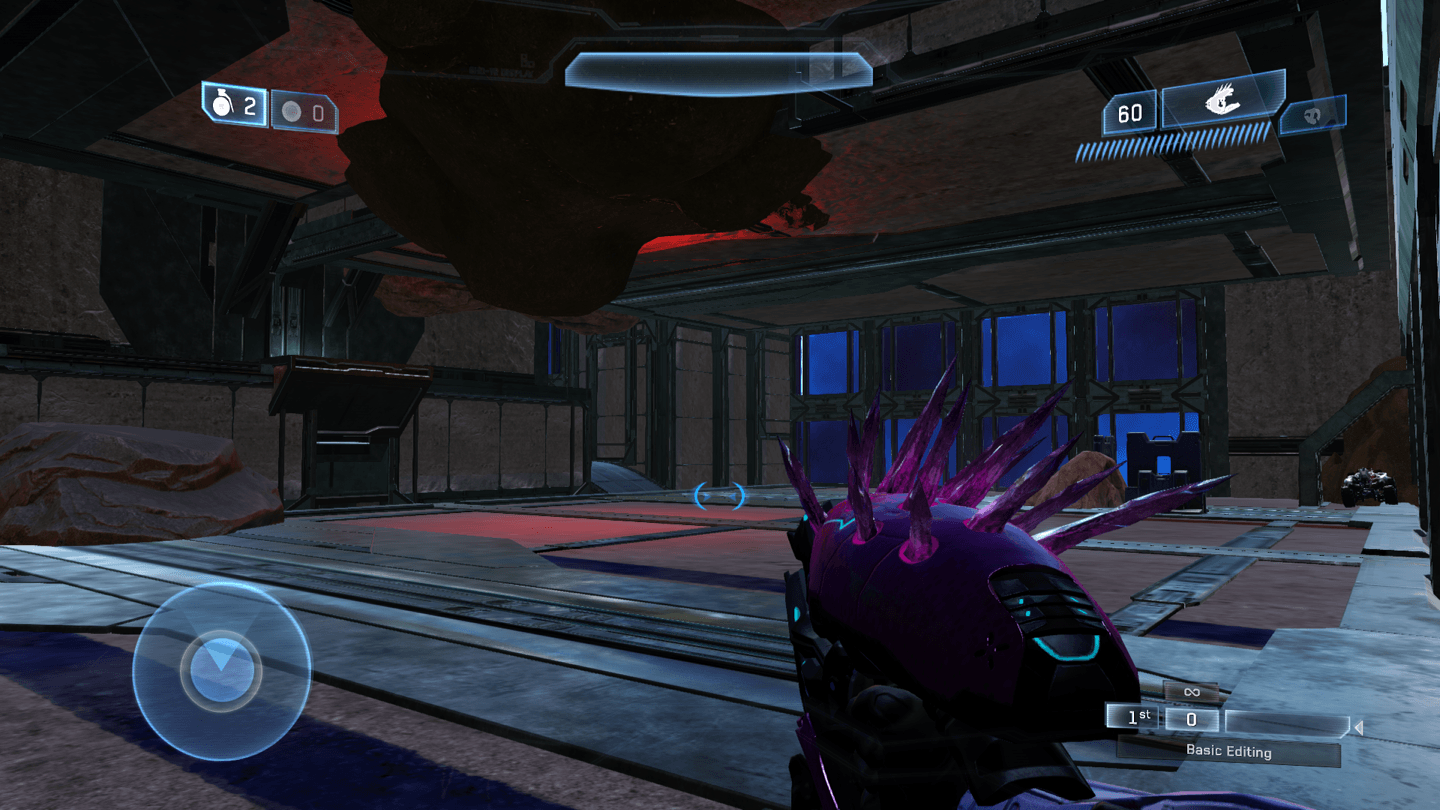Open the Basic Editing mode label
The height and width of the screenshot is (810, 1440).
coord(1228,751)
